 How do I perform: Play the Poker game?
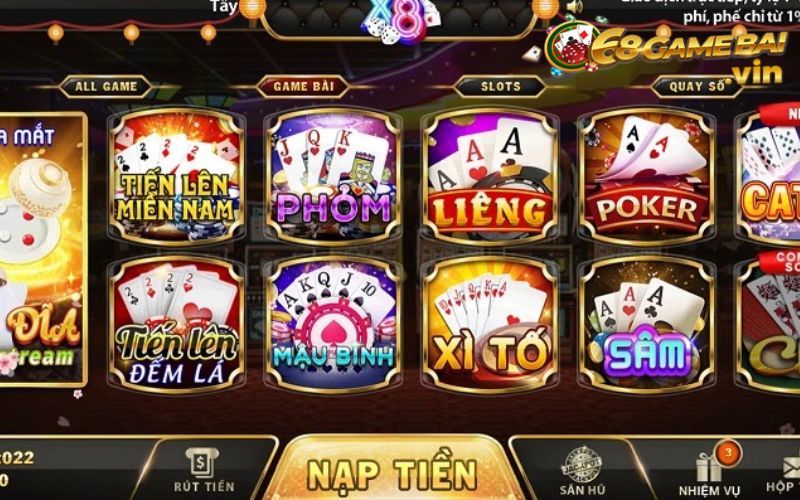pos(646,176)
